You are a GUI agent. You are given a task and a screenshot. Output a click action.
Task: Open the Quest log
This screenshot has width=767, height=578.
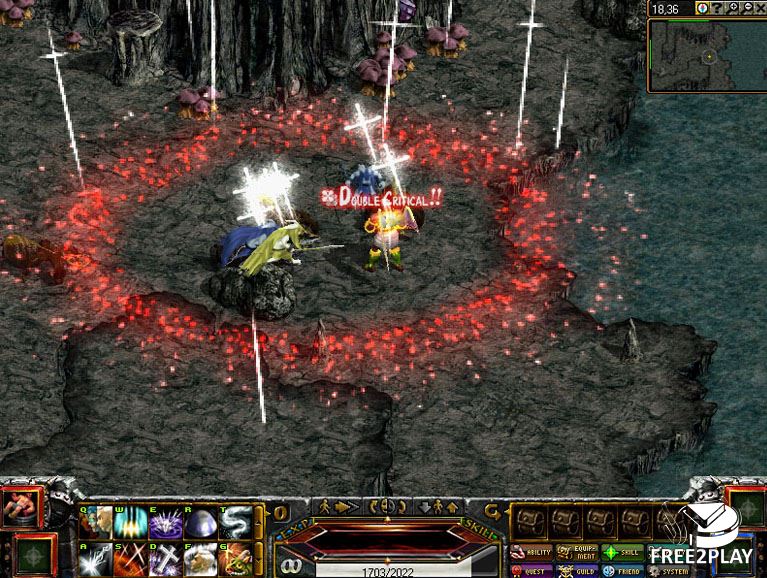click(530, 571)
